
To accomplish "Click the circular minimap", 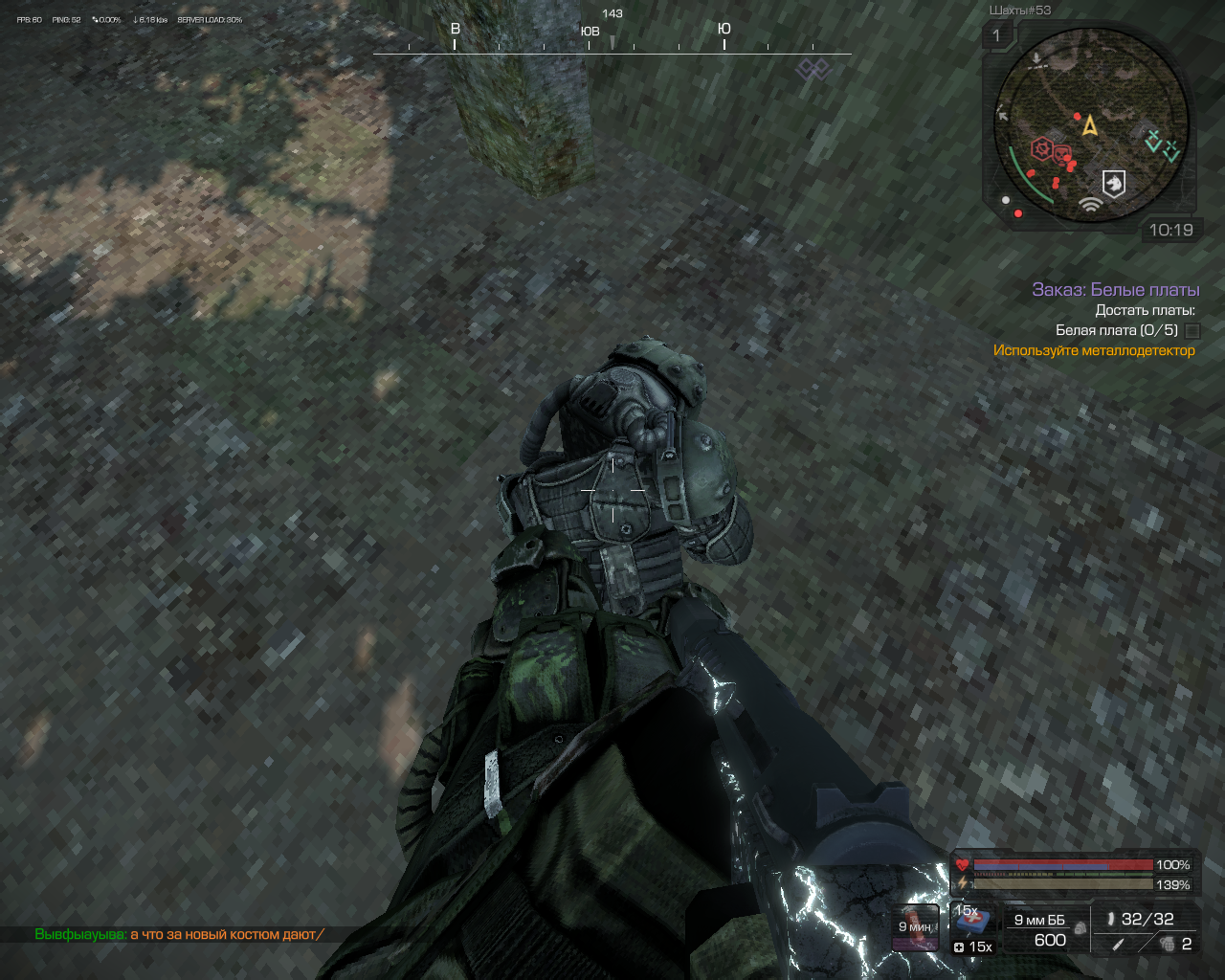I will (x=1090, y=125).
